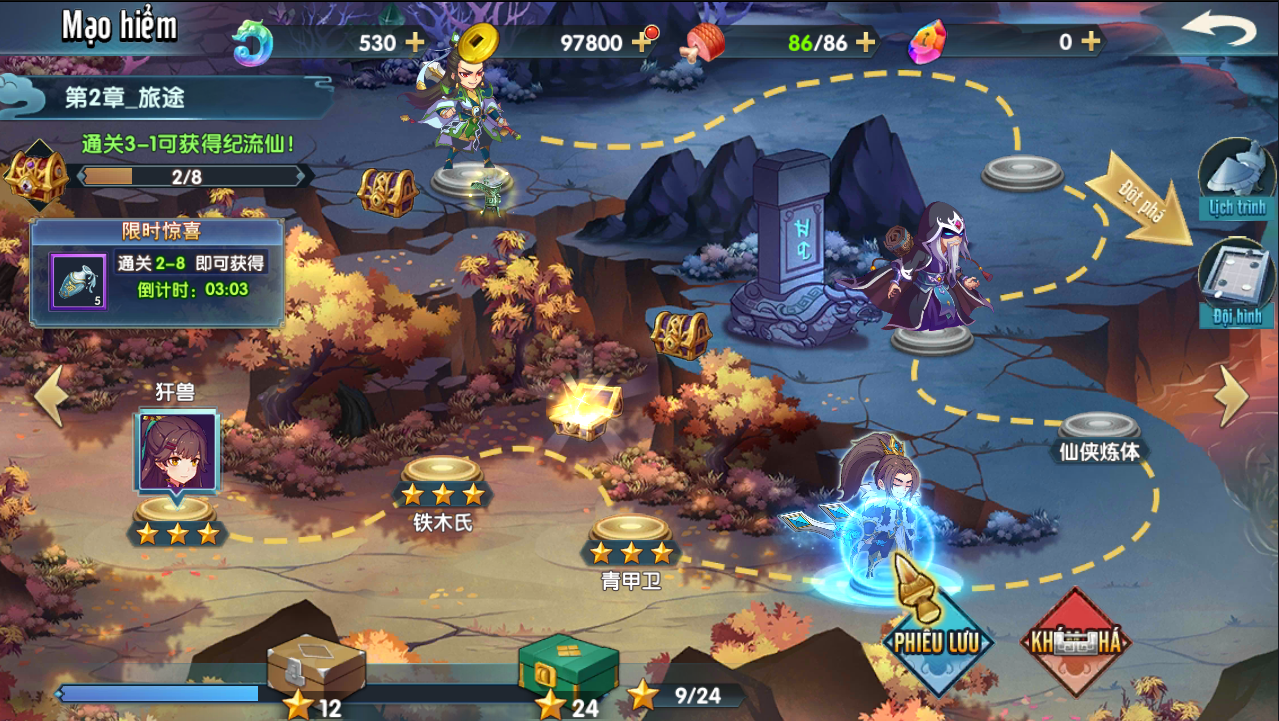
Task: Add more rainbow gems
Action: pyautogui.click(x=1091, y=42)
